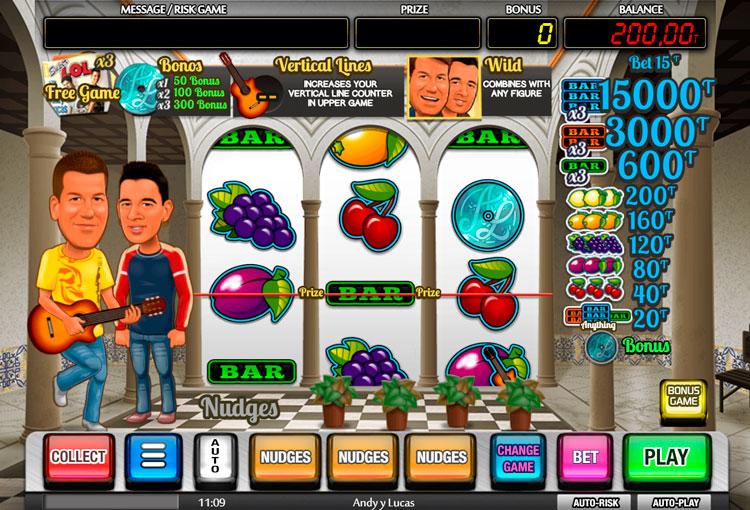Image resolution: width=750 pixels, height=510 pixels.
Task: Spin the reels with the green PLAY button
Action: tap(666, 458)
